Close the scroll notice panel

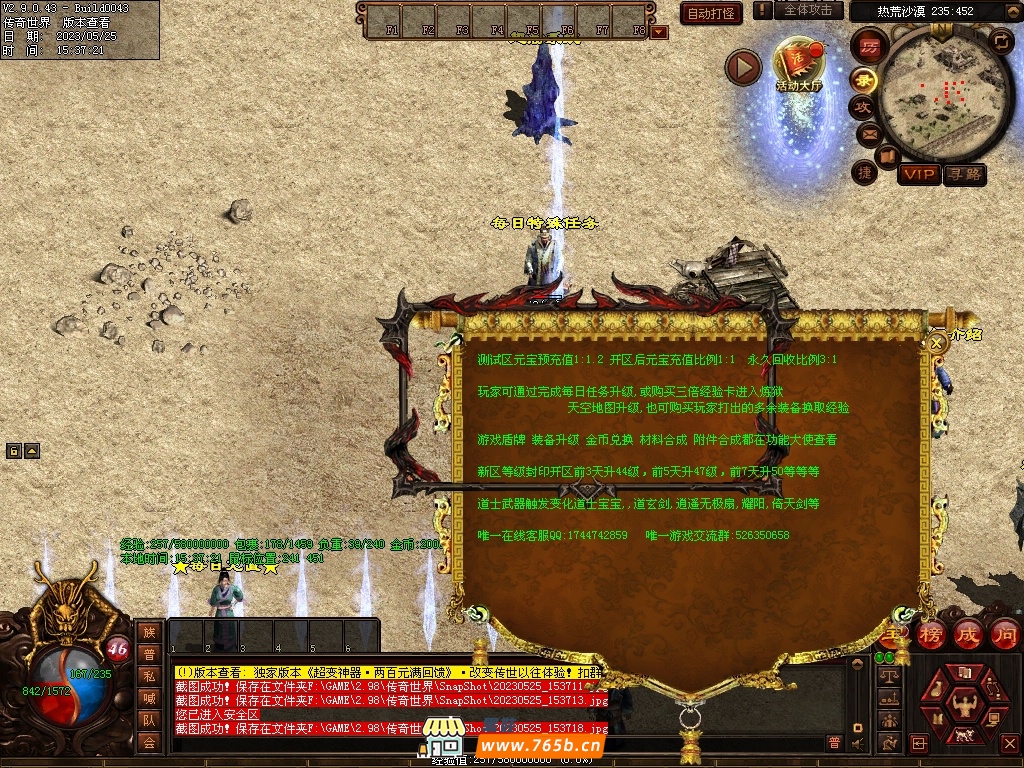[937, 342]
